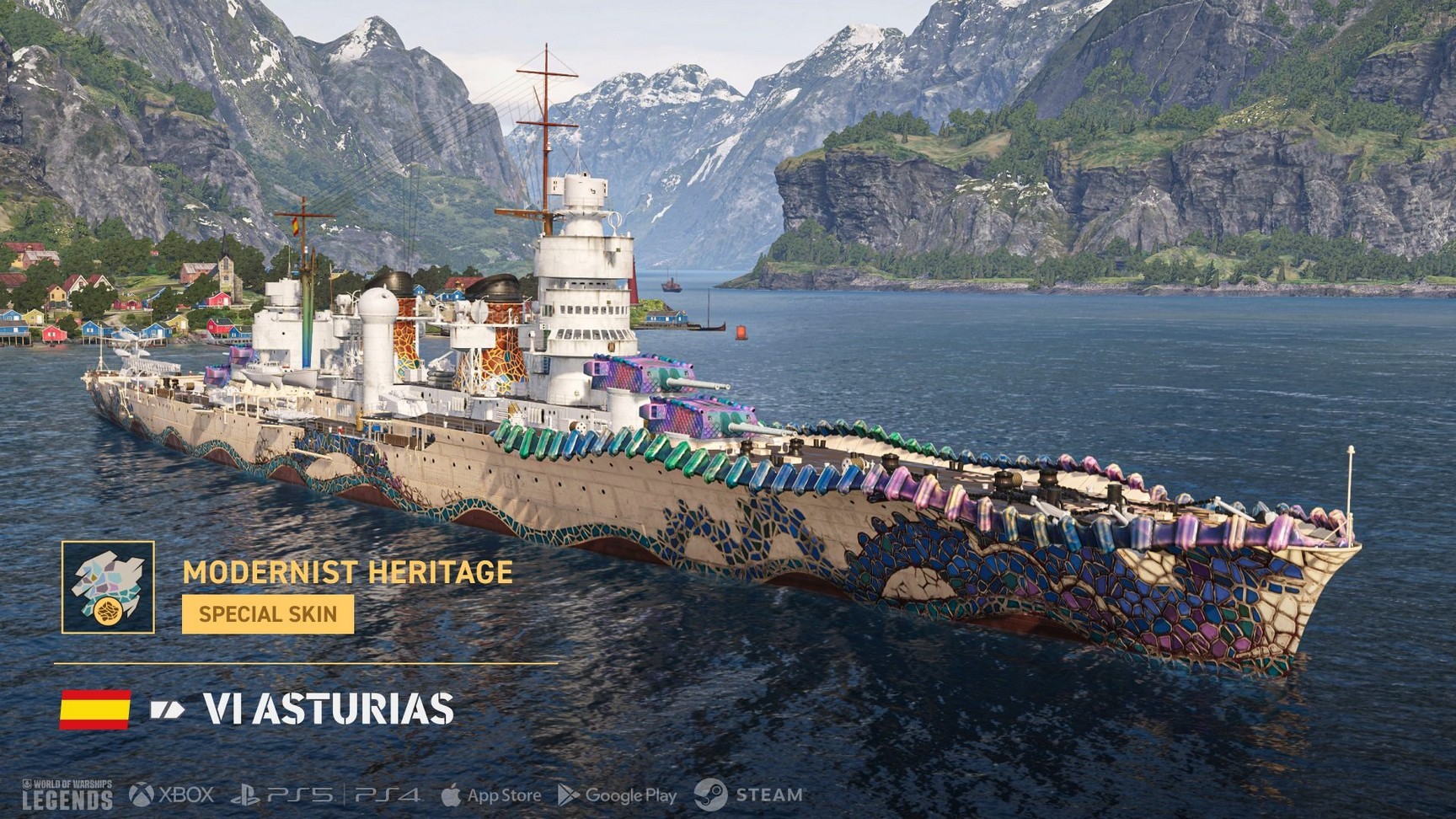Click the Xbox platform logo
Viewport: 1456px width, 819px height.
172,795
